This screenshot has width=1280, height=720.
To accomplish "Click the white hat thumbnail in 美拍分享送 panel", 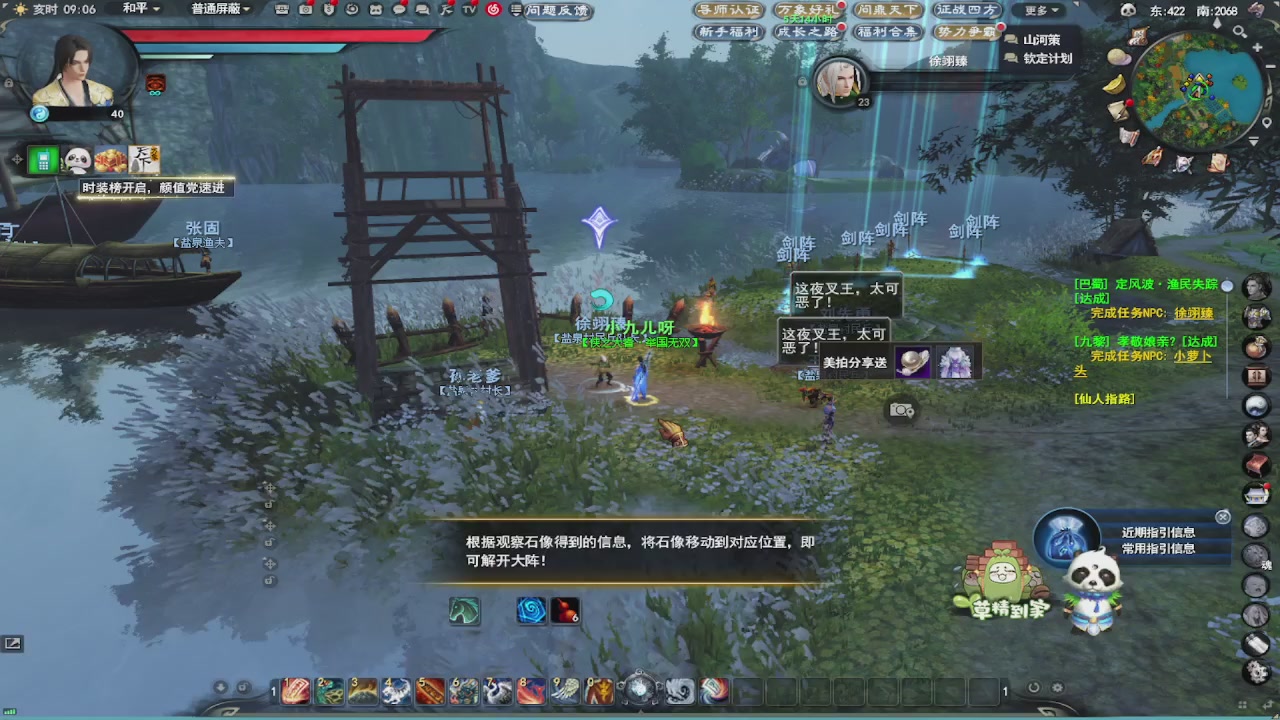I will 913,361.
